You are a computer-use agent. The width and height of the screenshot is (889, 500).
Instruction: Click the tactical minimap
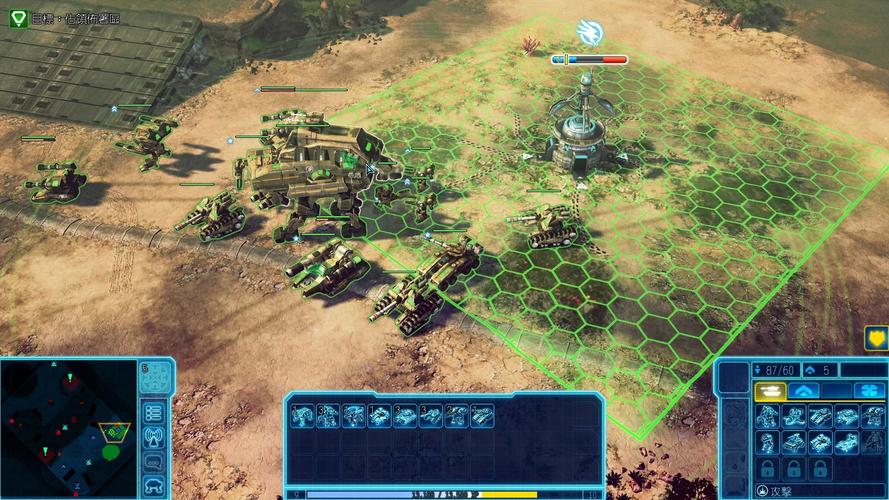68,427
